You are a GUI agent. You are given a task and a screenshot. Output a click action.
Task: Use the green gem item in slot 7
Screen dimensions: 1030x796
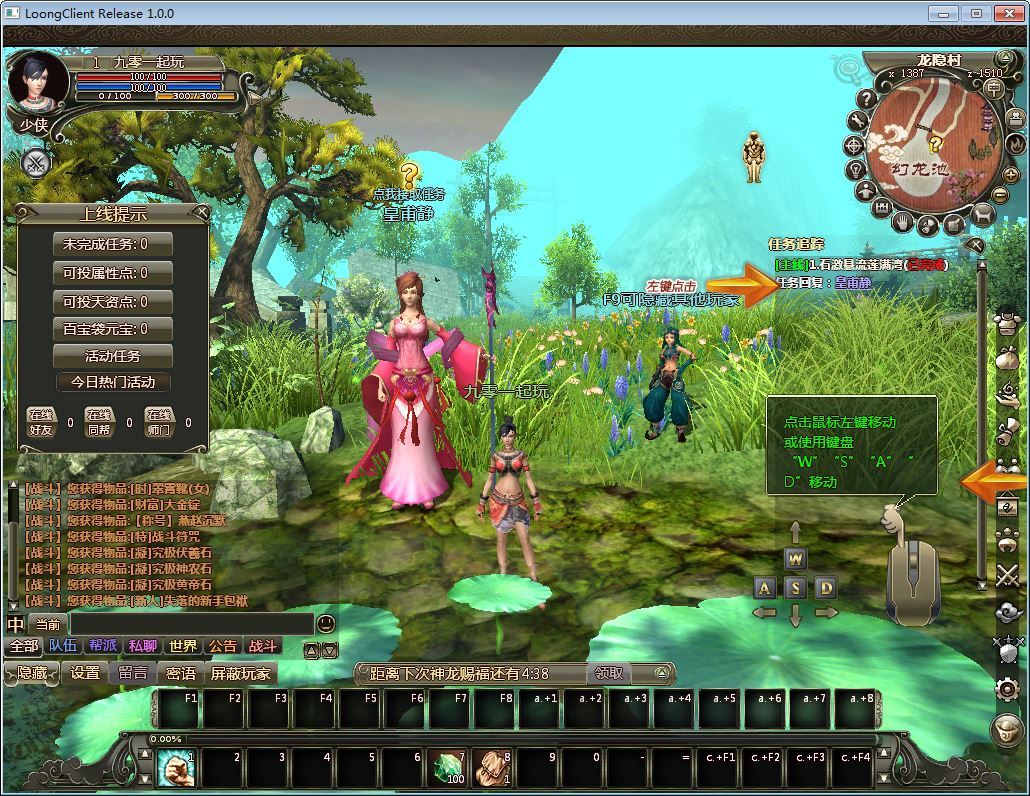[x=449, y=768]
